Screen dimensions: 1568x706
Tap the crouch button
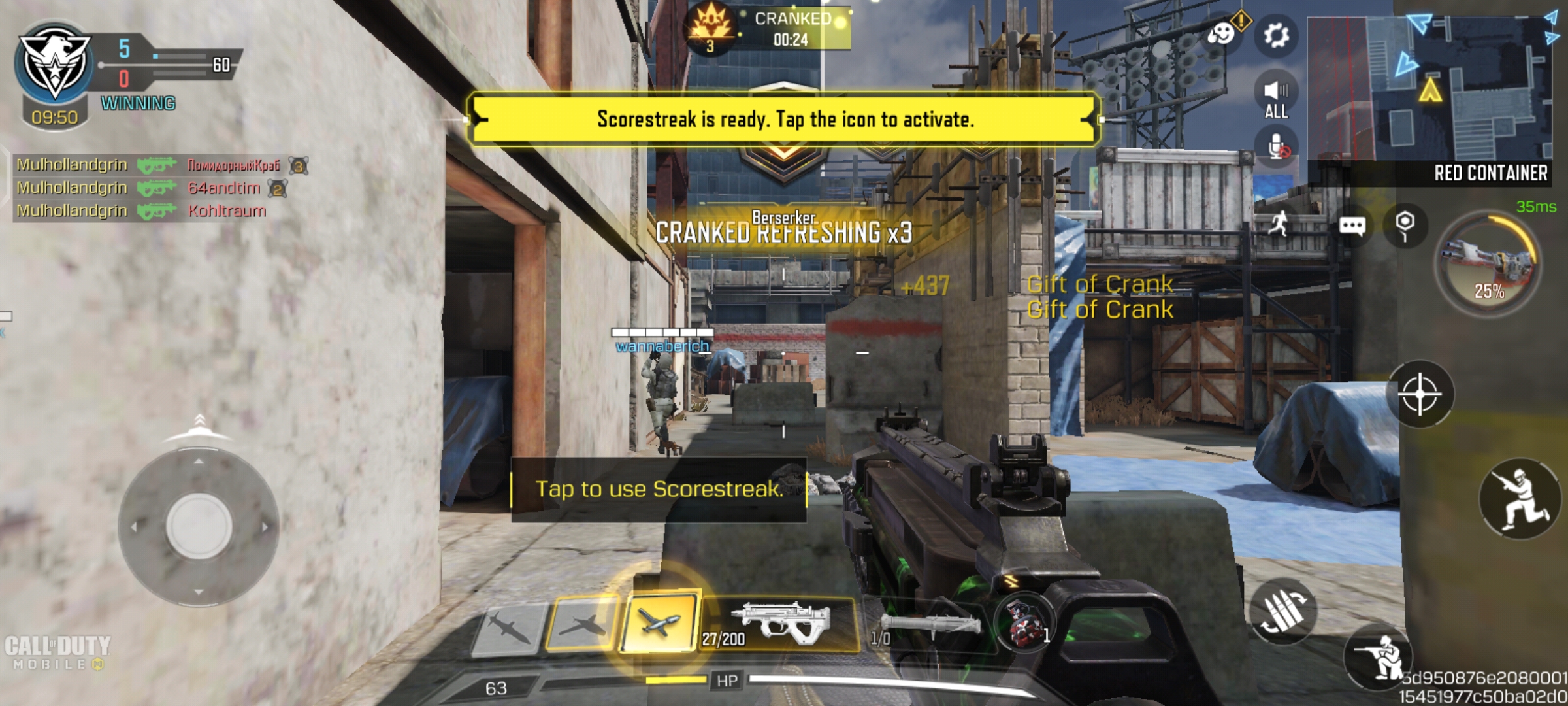(x=1520, y=499)
